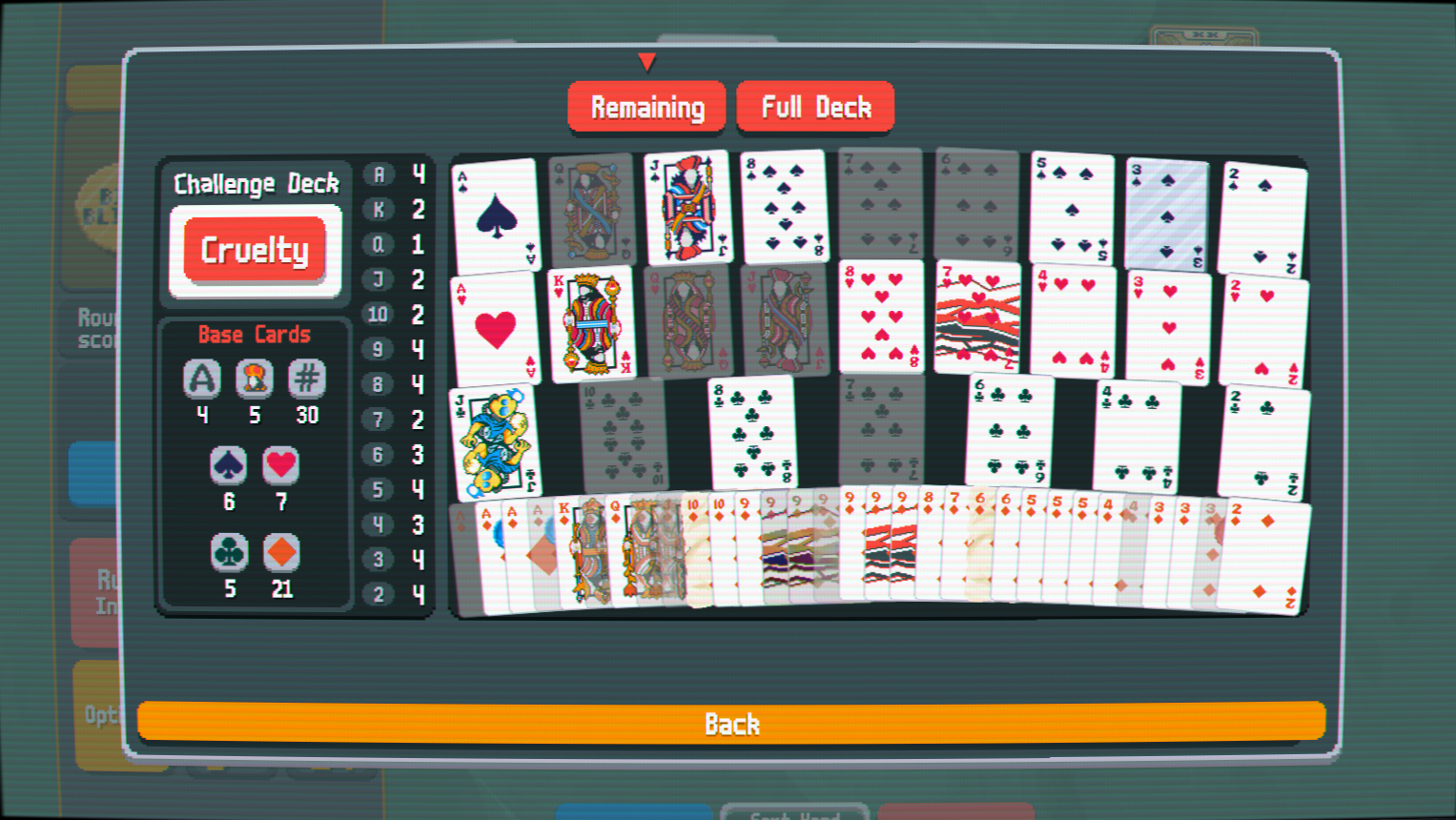Switch to the Remaining tab
Viewport: 1456px width, 820px height.
click(x=646, y=106)
